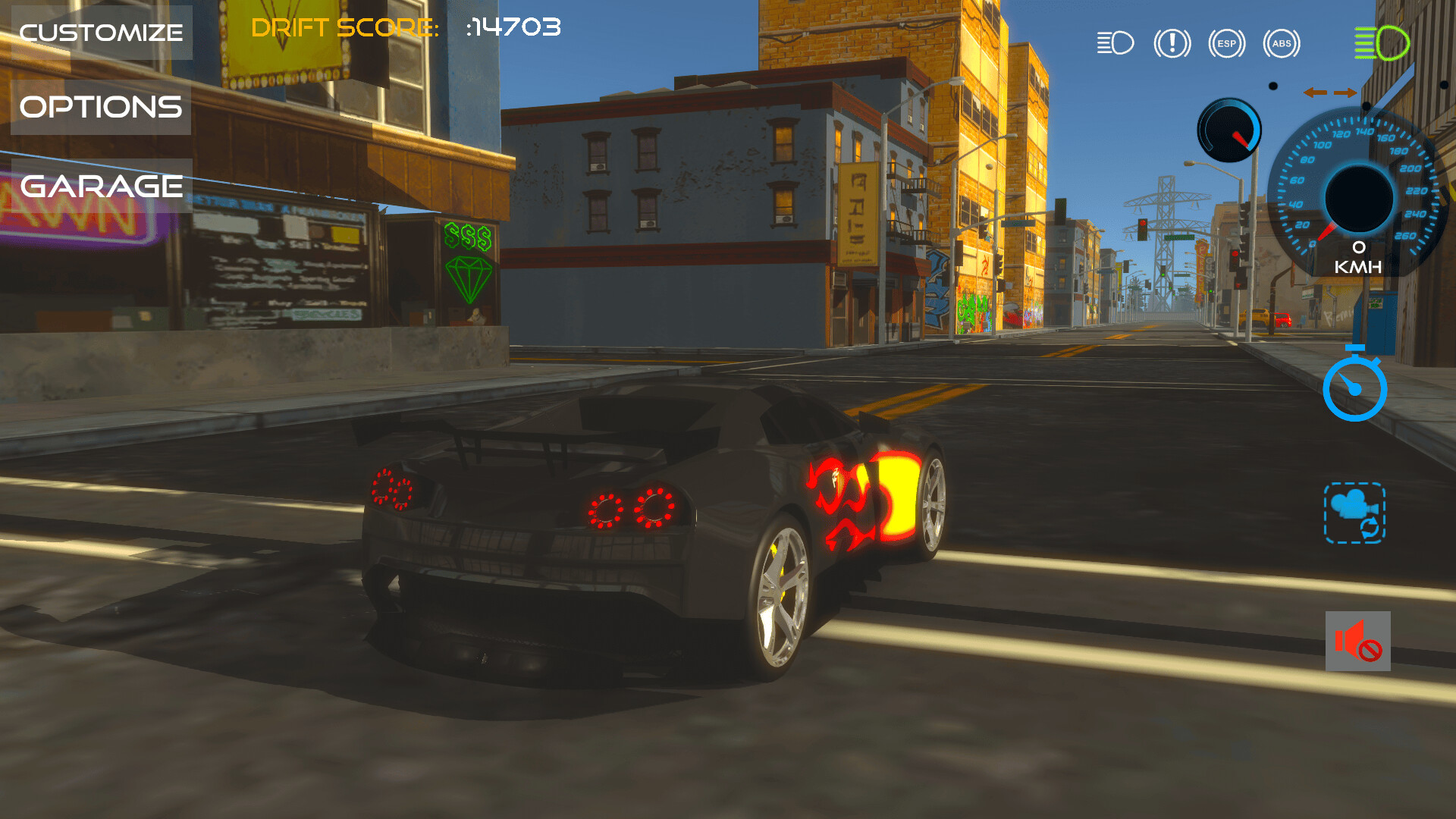Click the blue RPM gauge dial
Screen dimensions: 1456x819
click(x=1228, y=129)
